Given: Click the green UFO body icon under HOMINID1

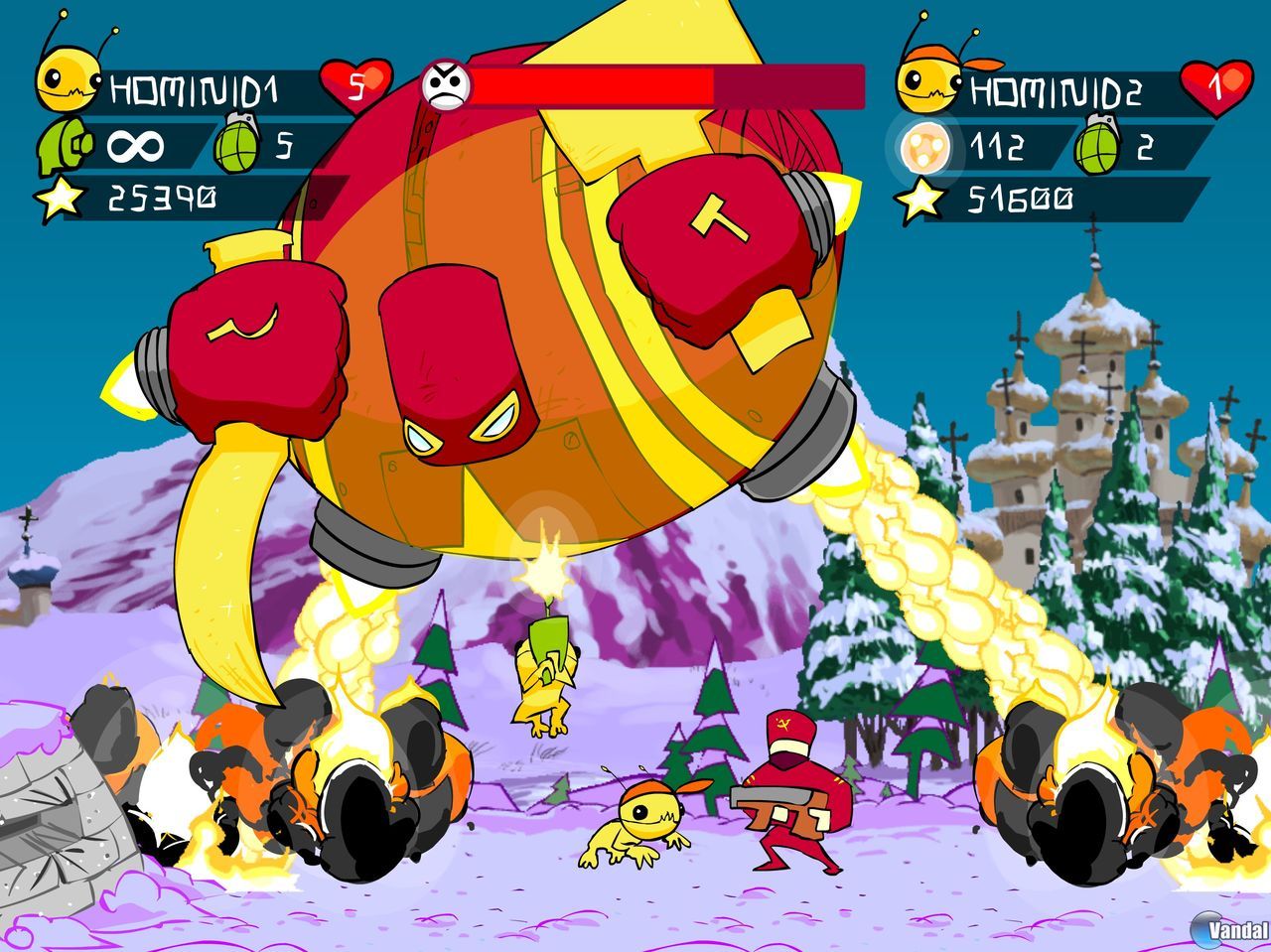Looking at the screenshot, I should coord(65,146).
